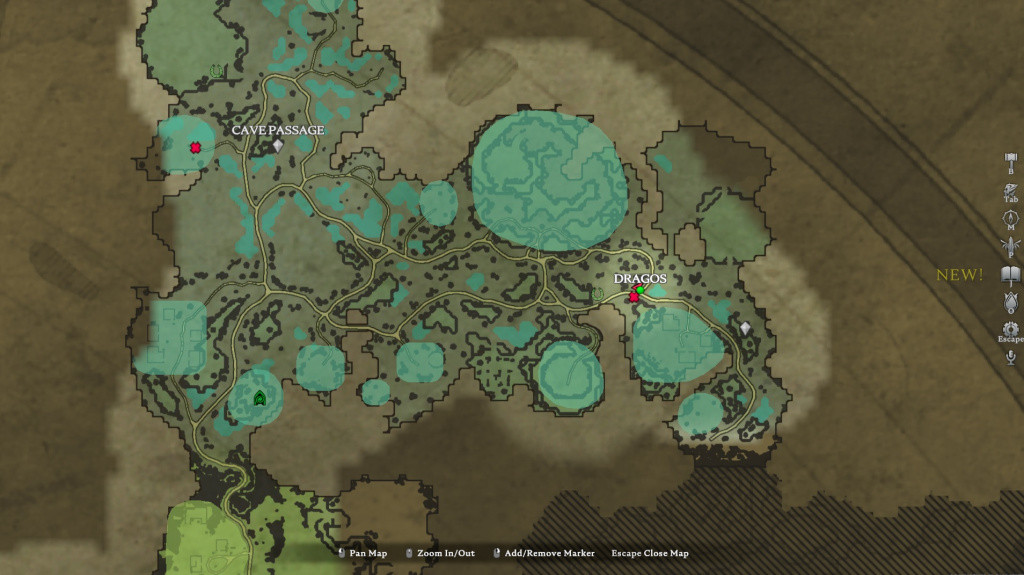Open the journal book icon marked NEW
The height and width of the screenshot is (575, 1024).
[1010, 273]
